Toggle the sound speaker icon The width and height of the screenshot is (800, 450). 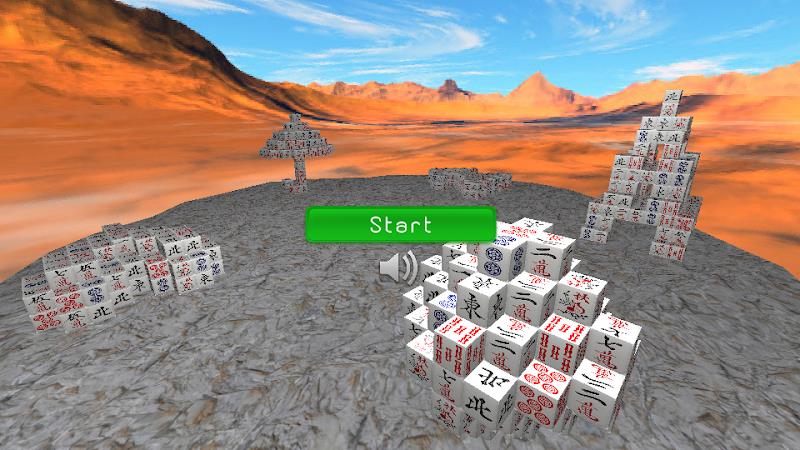pyautogui.click(x=399, y=267)
